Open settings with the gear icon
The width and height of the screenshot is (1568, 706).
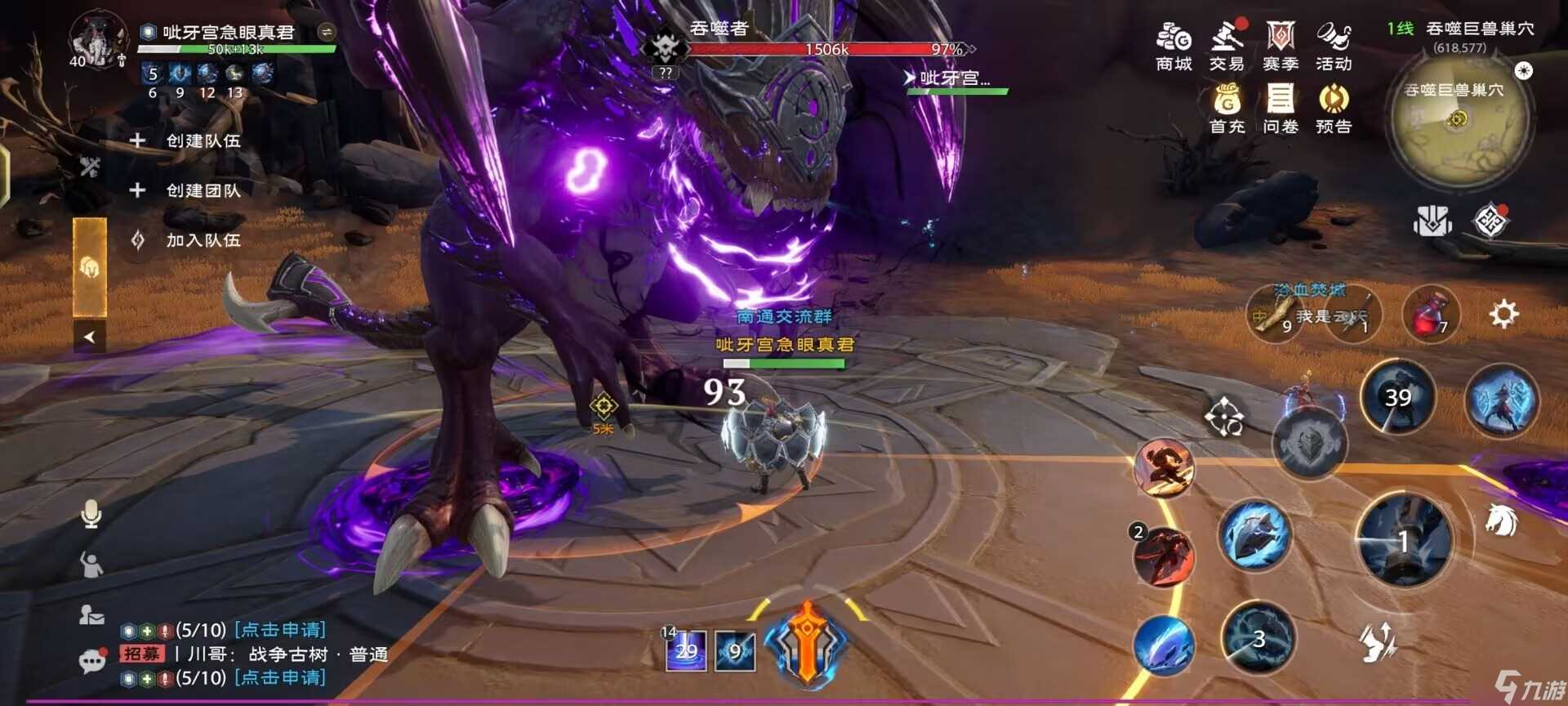point(1503,314)
